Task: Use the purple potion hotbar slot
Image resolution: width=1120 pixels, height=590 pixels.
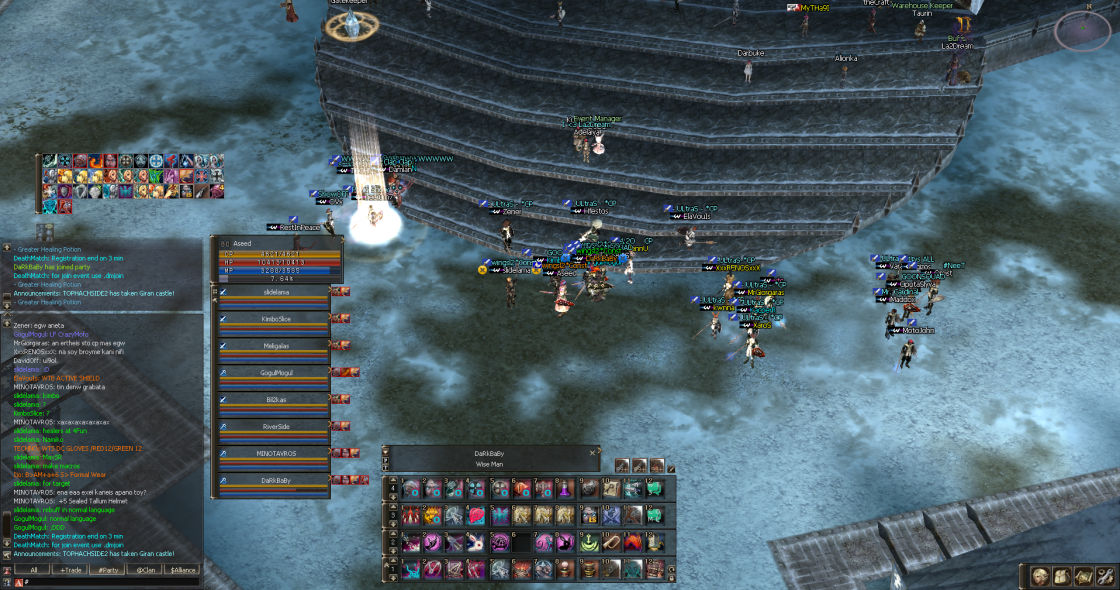Action: point(565,488)
